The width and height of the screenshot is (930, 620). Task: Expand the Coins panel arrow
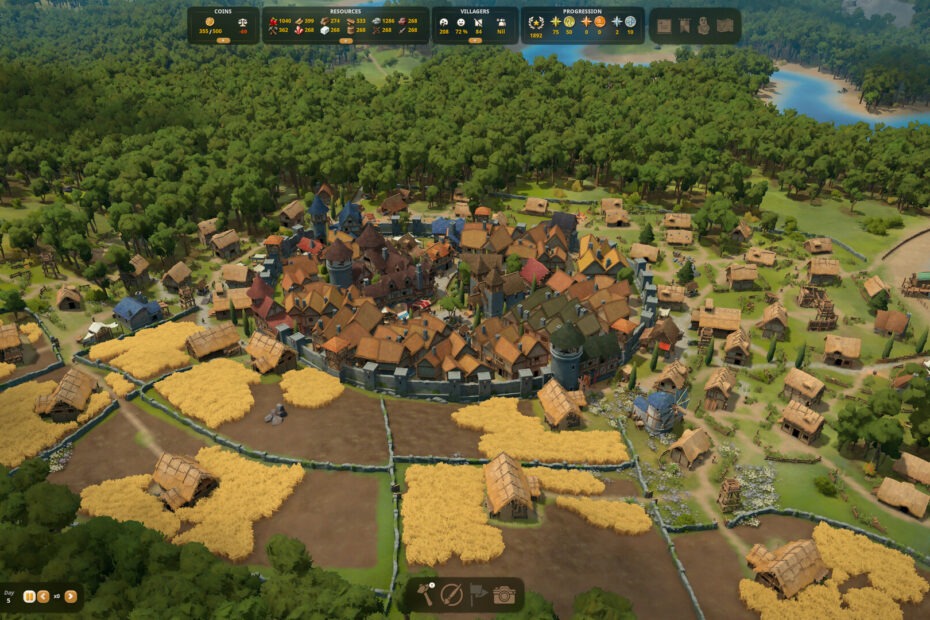(222, 41)
